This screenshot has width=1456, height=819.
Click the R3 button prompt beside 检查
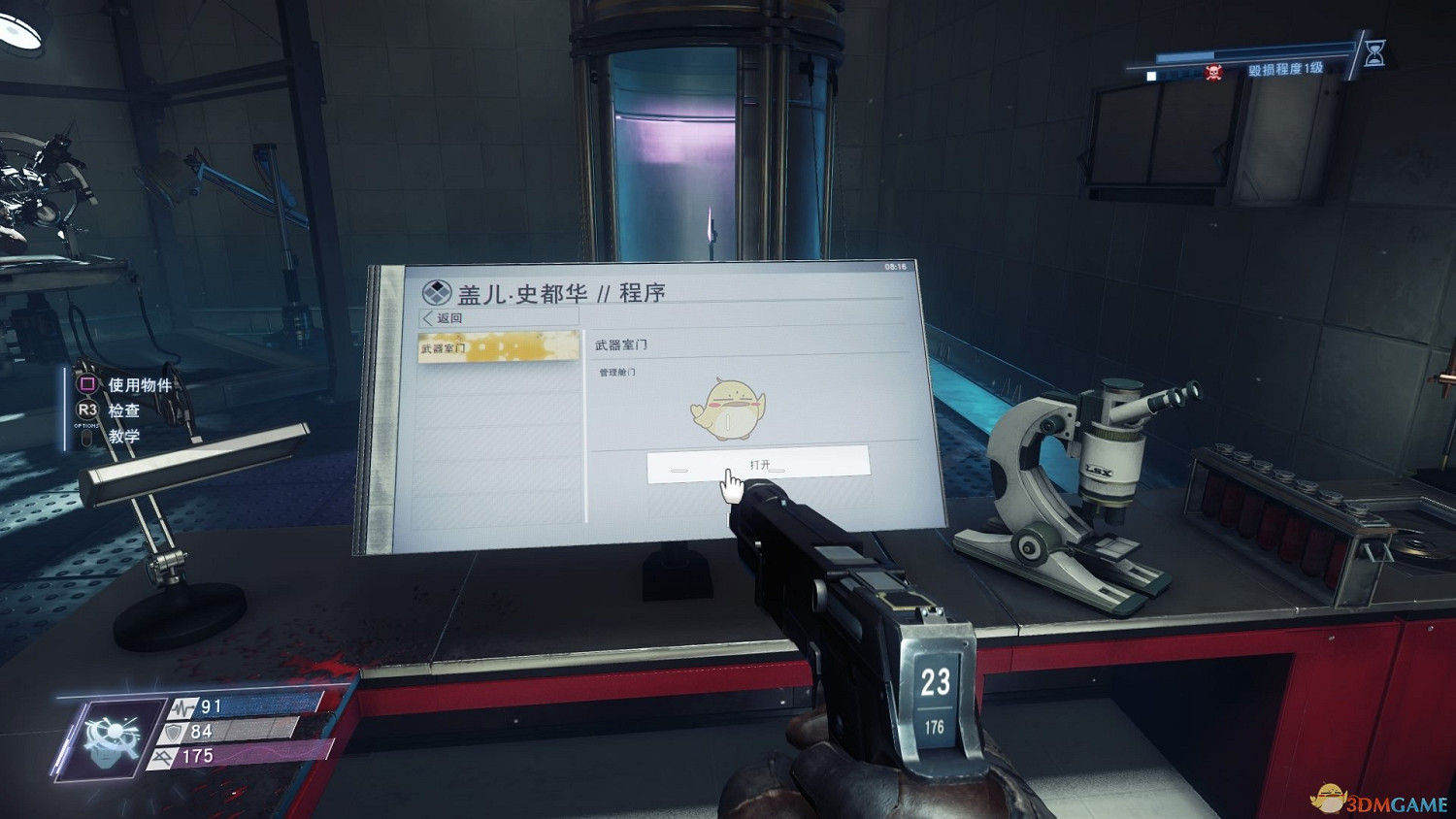coord(85,411)
